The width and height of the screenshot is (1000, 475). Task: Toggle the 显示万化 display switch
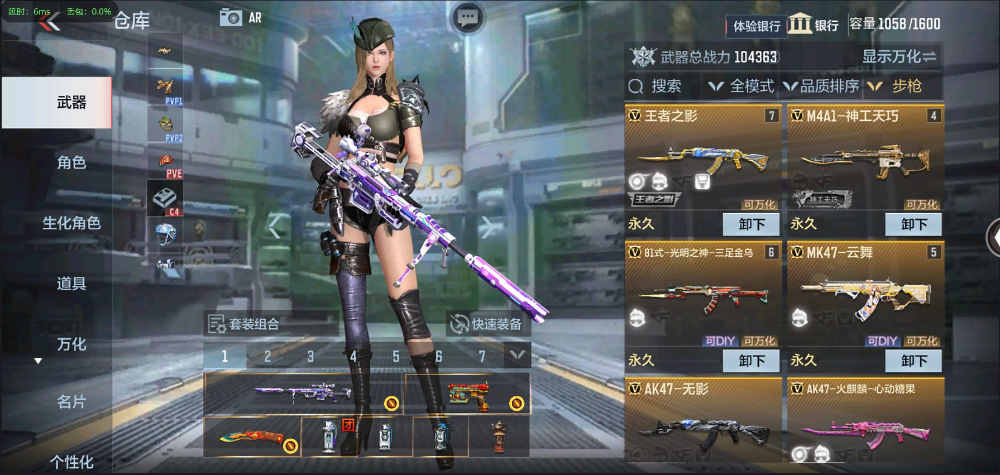pos(898,56)
